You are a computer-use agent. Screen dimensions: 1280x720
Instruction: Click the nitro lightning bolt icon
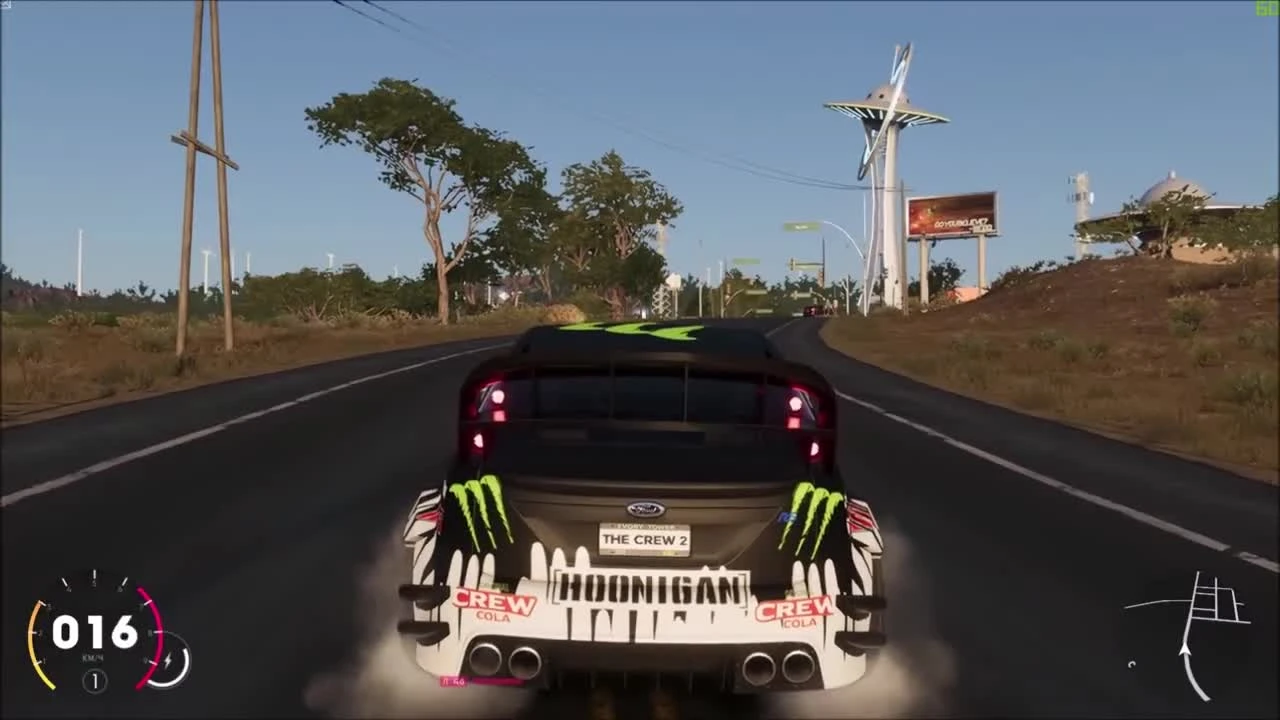(167, 659)
